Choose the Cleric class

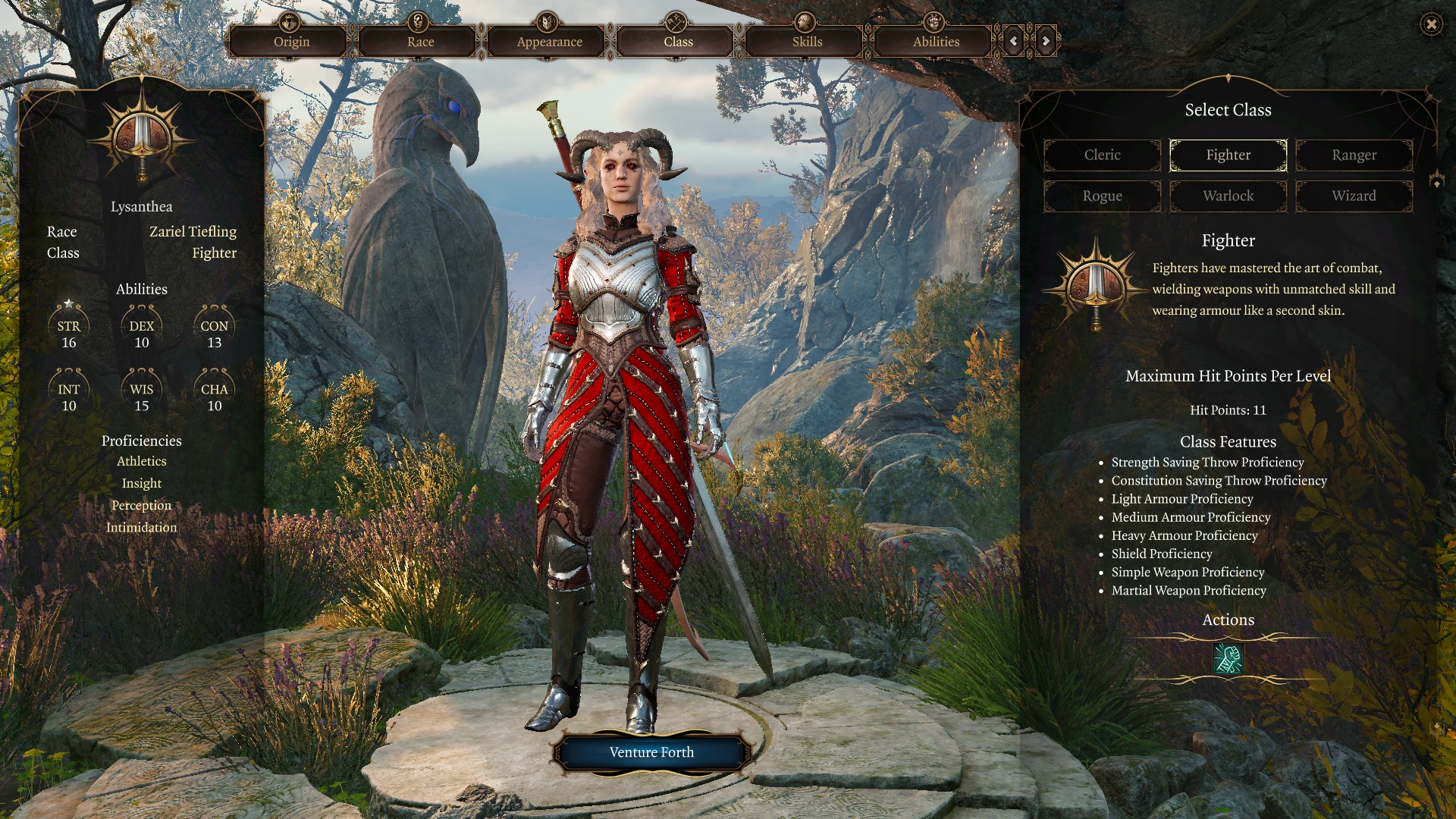[x=1102, y=155]
